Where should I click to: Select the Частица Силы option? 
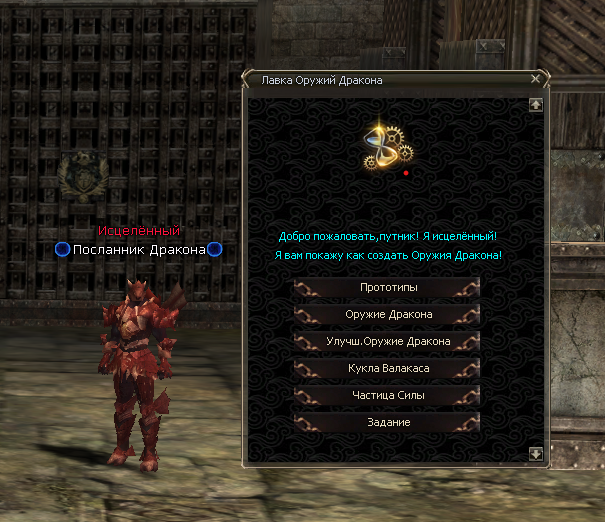[x=387, y=396]
